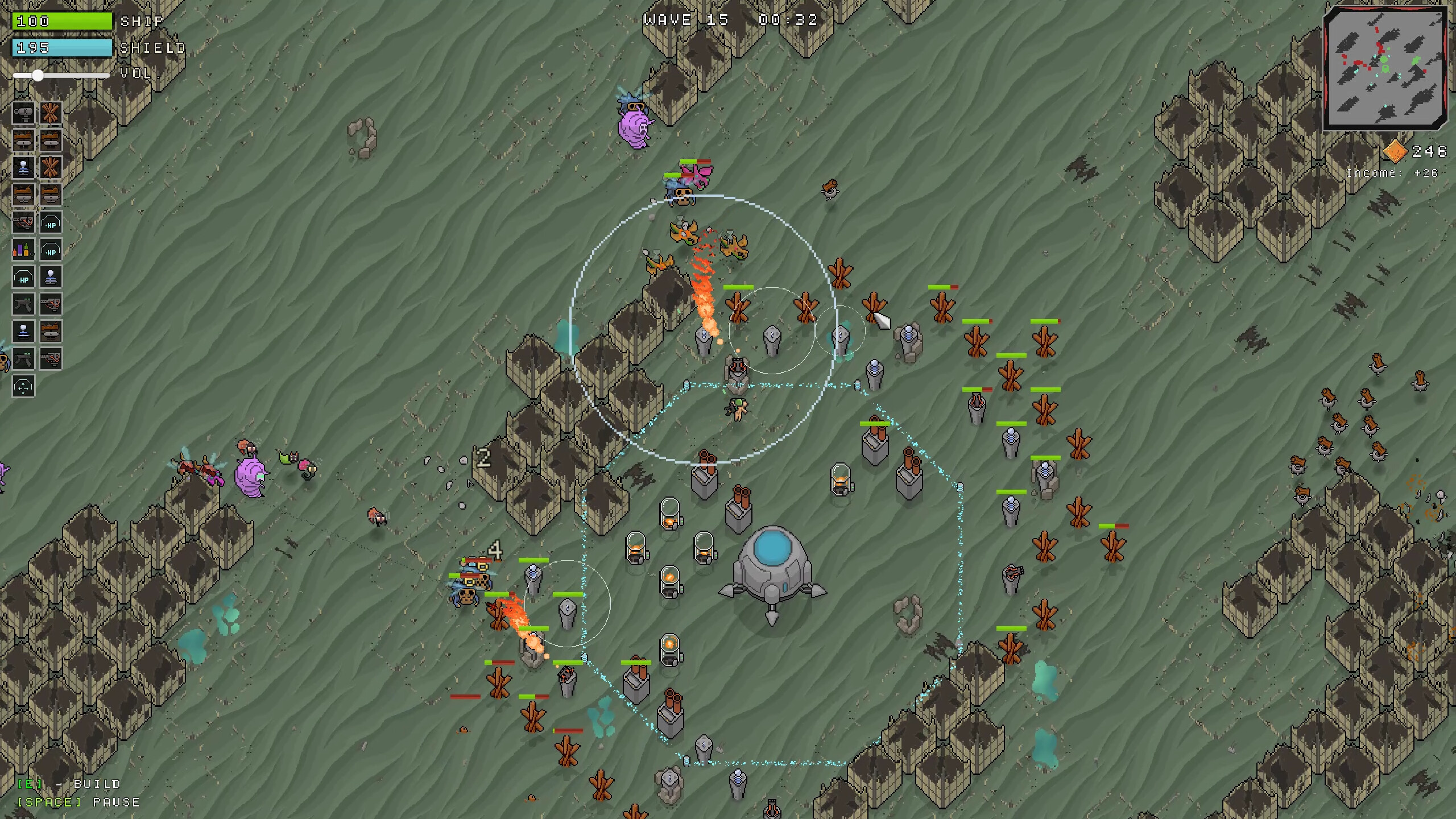
Task: Open the build menu via [E] - BUILD text
Action: pos(68,784)
